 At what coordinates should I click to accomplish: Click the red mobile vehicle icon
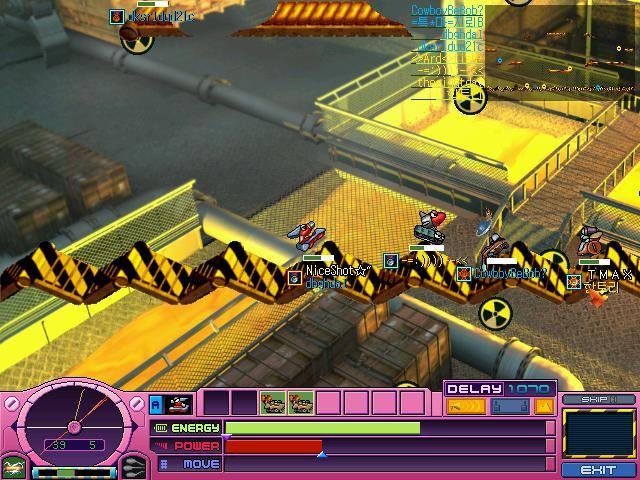tap(180, 403)
